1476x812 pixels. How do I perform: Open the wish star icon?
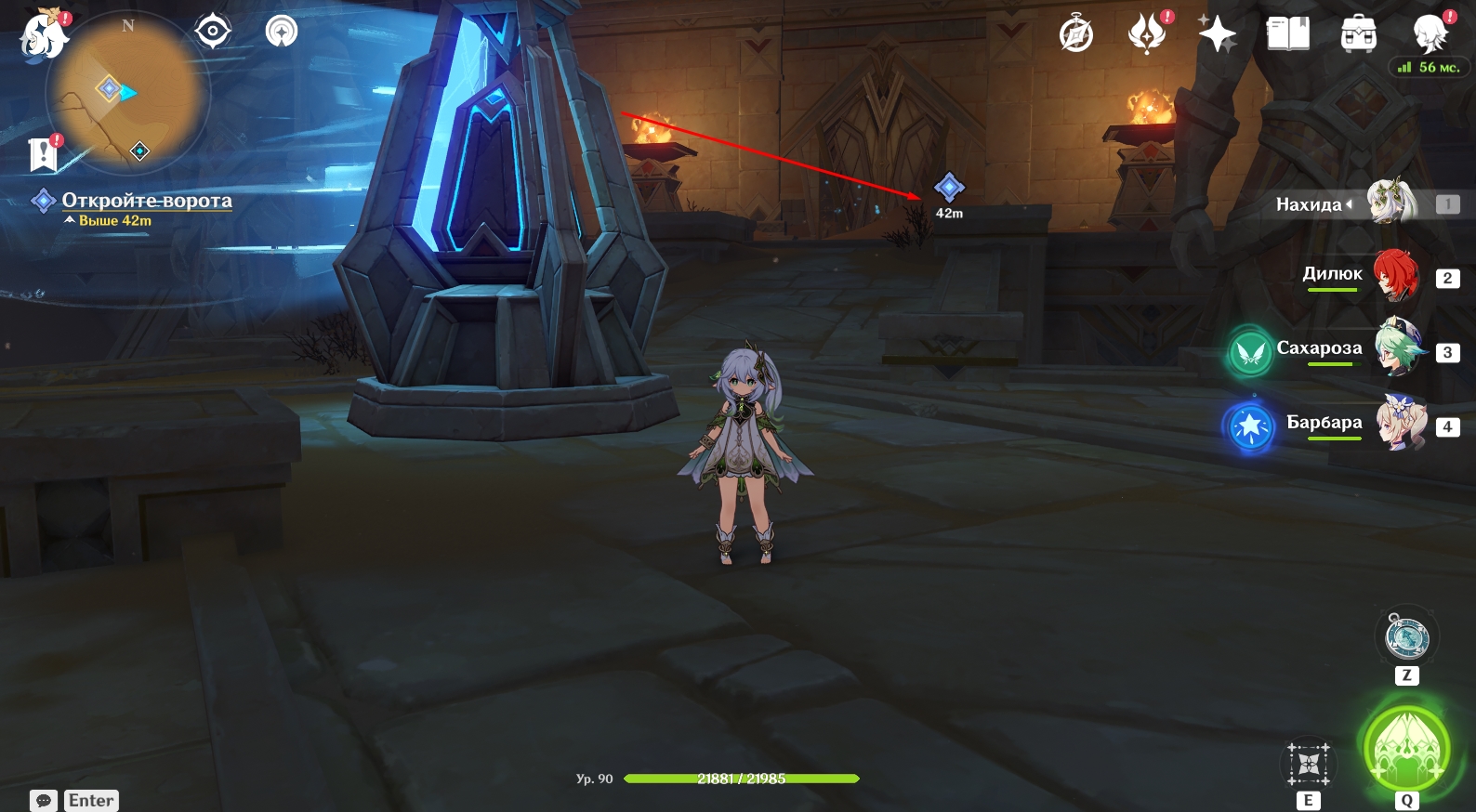[x=1217, y=35]
